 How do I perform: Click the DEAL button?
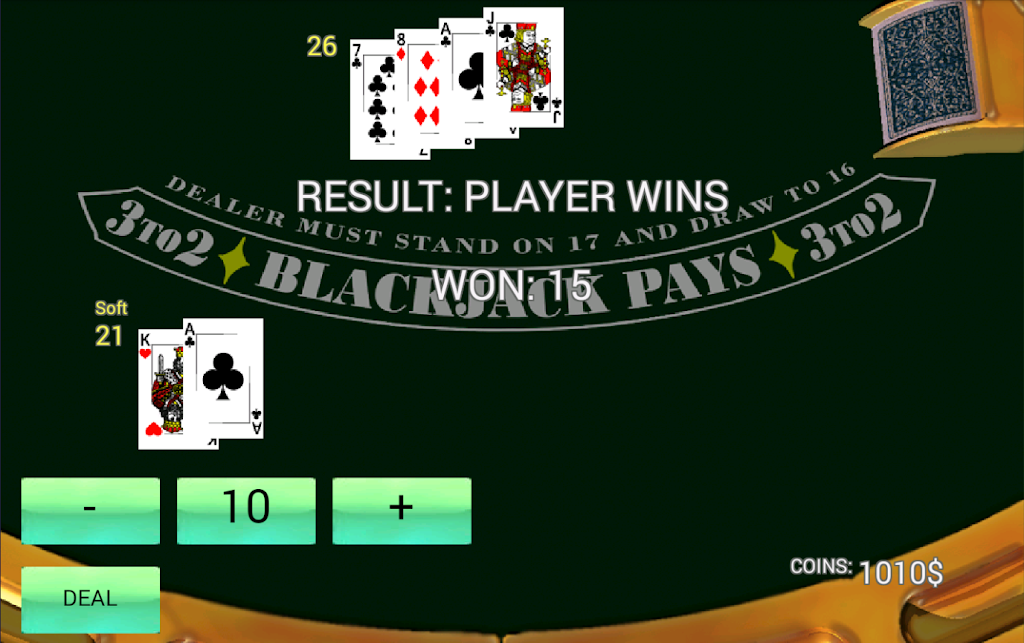(x=90, y=599)
